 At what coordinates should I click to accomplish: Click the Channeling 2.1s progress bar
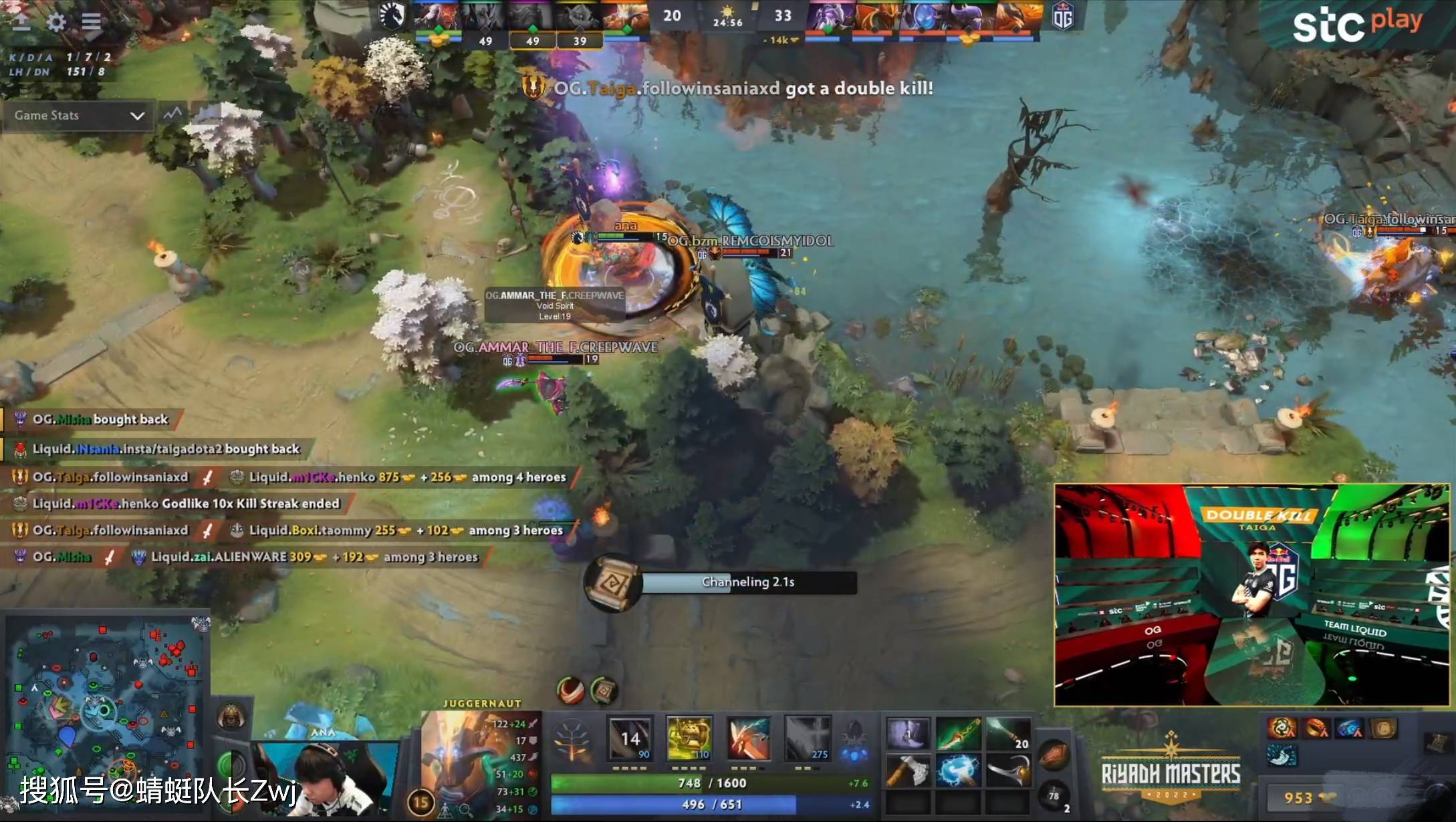(750, 582)
